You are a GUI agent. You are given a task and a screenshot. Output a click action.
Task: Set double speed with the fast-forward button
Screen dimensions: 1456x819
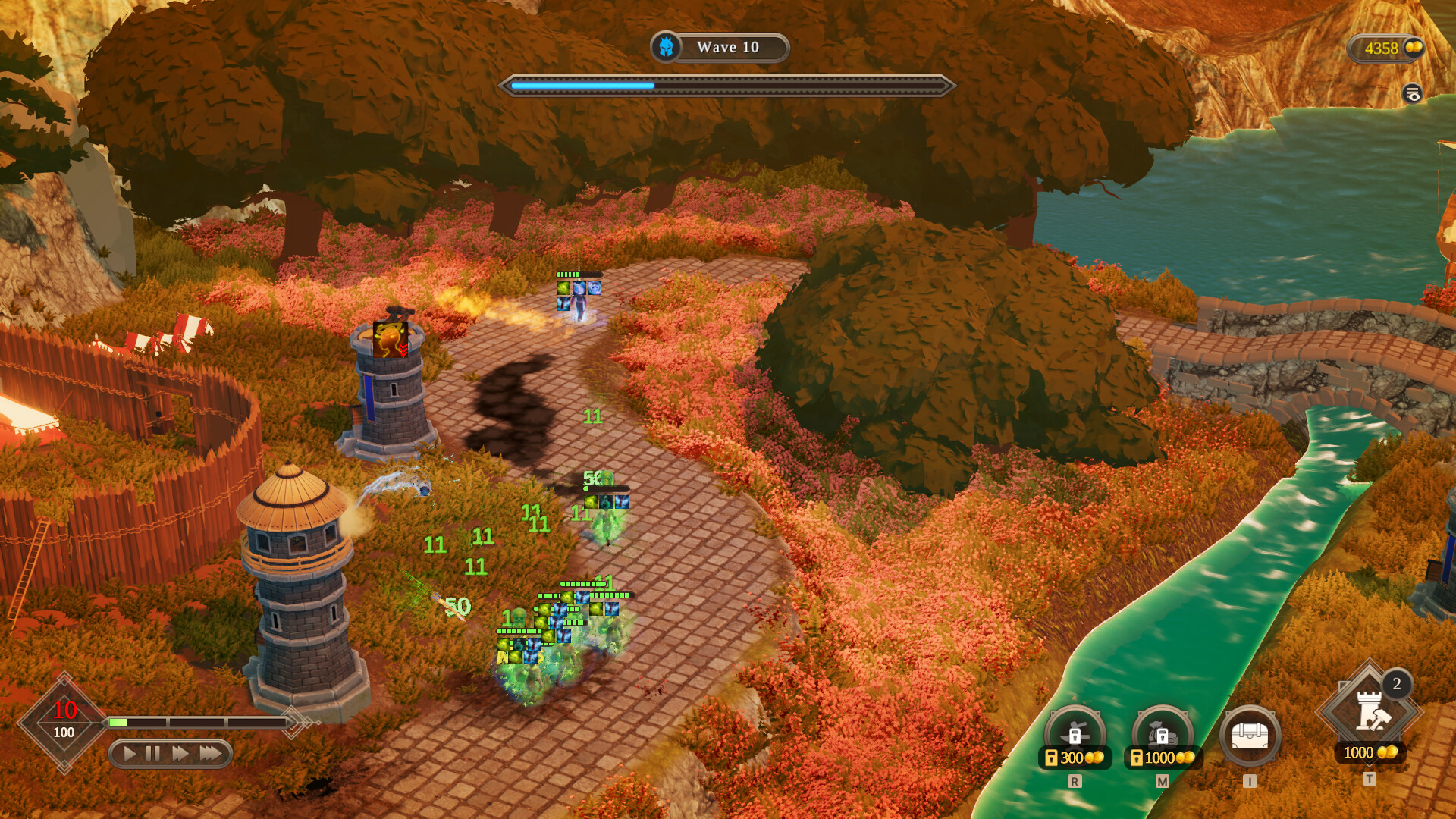180,754
